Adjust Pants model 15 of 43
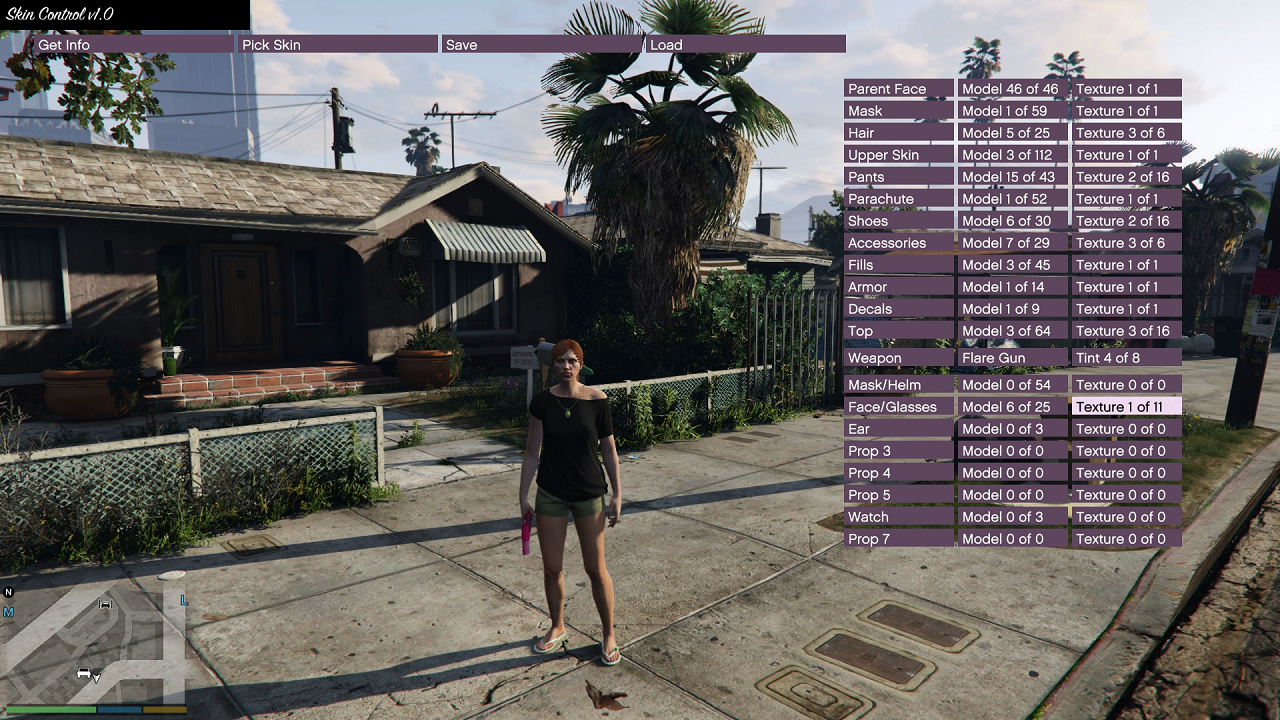Image resolution: width=1280 pixels, height=720 pixels. coord(1013,177)
